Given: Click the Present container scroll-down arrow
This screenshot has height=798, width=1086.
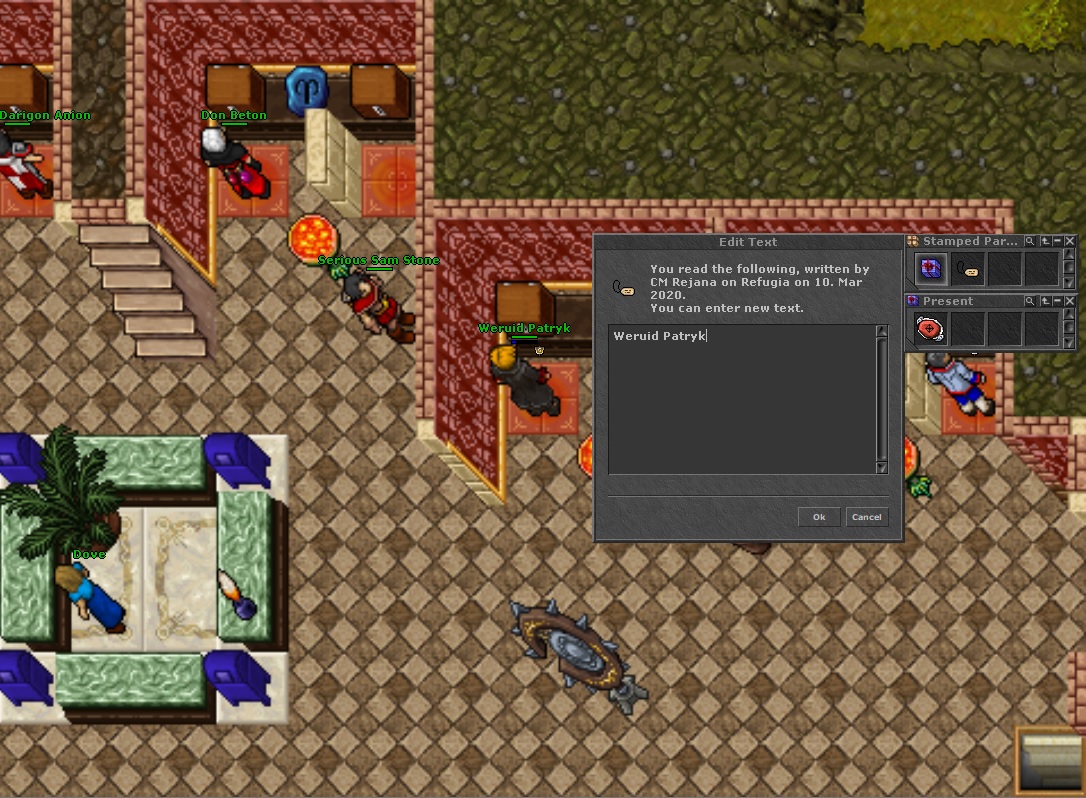Looking at the screenshot, I should pos(1070,342).
